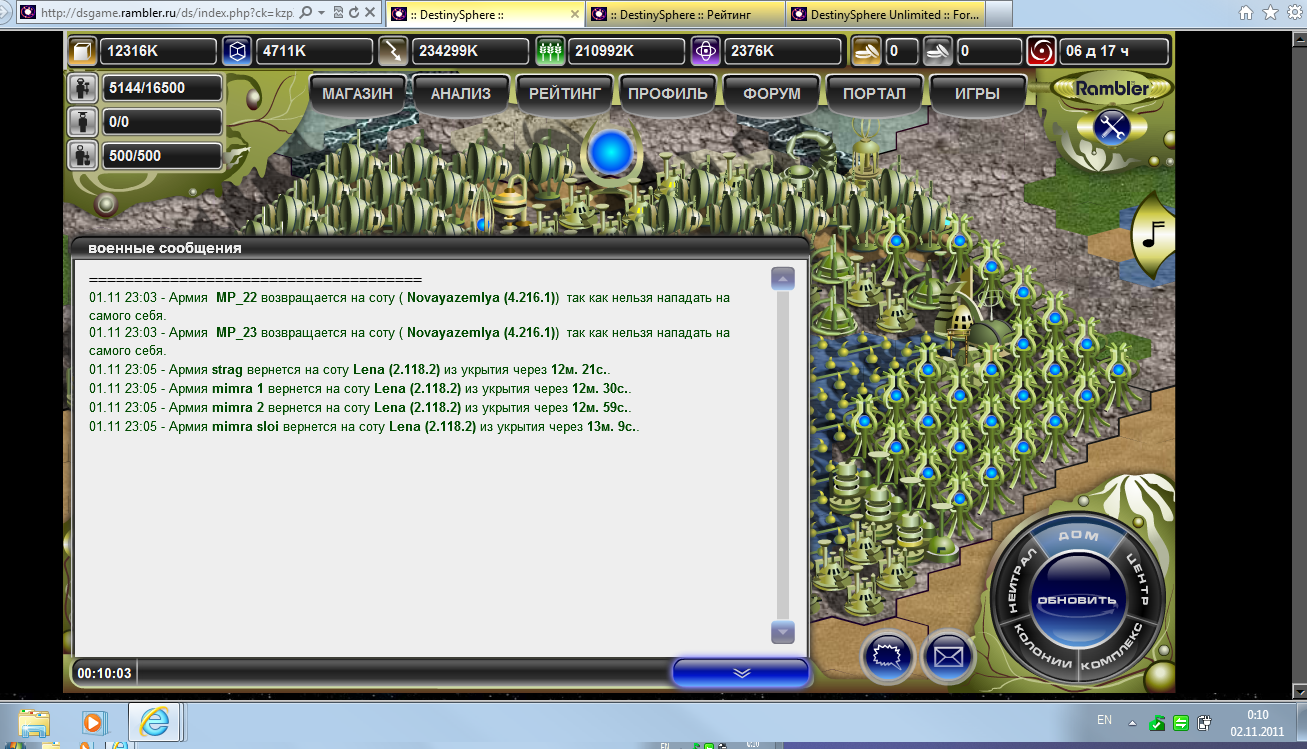The image size is (1307, 749).
Task: Show the РЕЙТИНГ rankings page
Action: pos(565,94)
